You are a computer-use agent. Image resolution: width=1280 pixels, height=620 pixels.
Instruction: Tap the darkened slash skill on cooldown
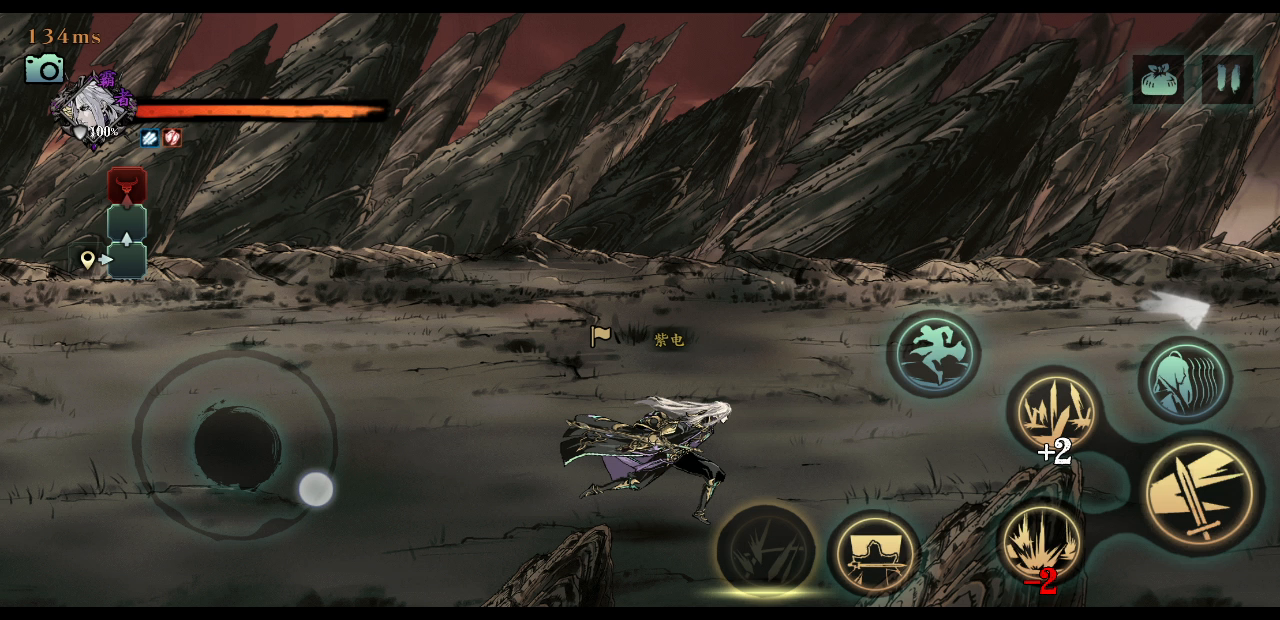(x=766, y=550)
